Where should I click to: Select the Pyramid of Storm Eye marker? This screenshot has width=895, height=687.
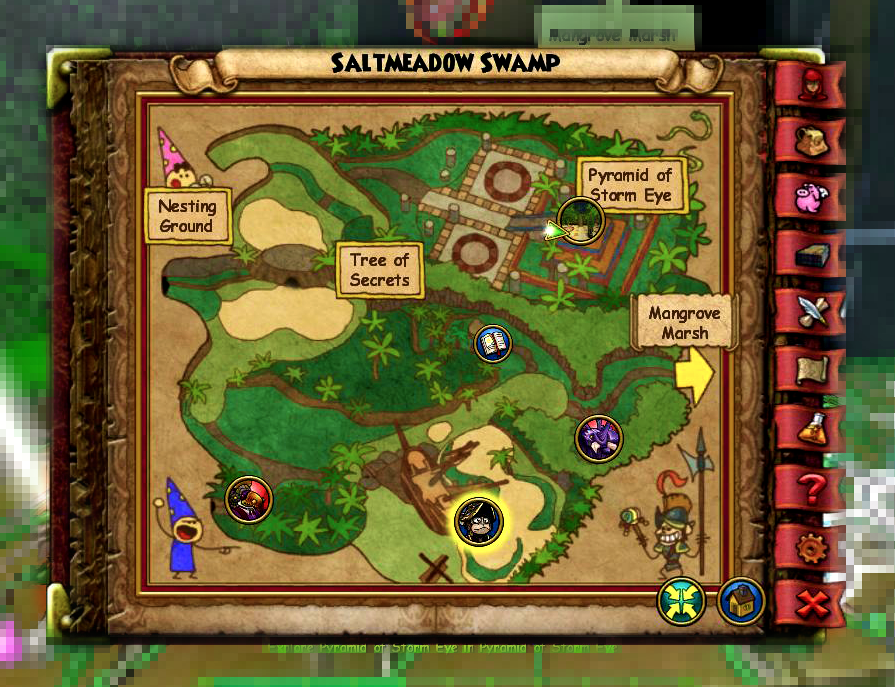point(580,220)
